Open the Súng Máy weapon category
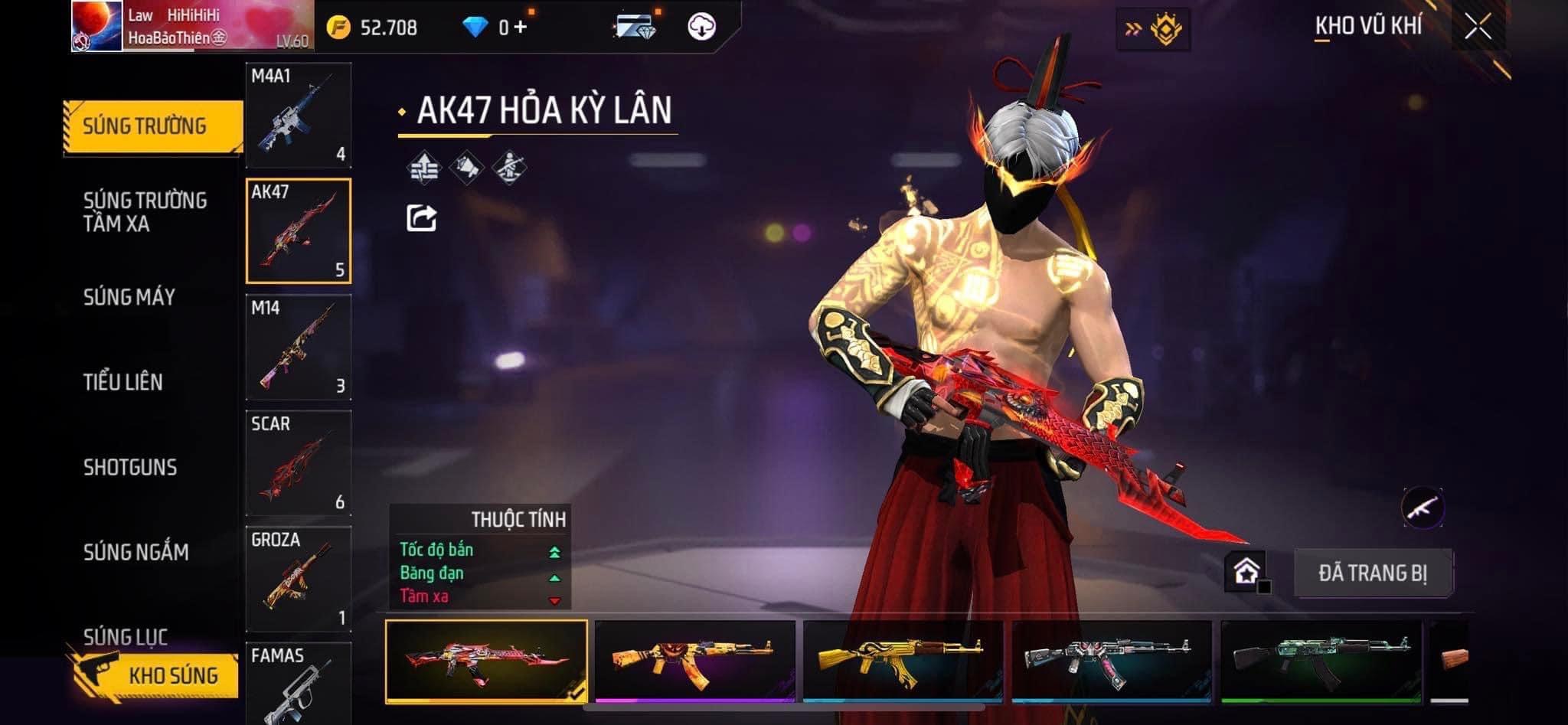This screenshot has width=1568, height=725. coord(129,297)
